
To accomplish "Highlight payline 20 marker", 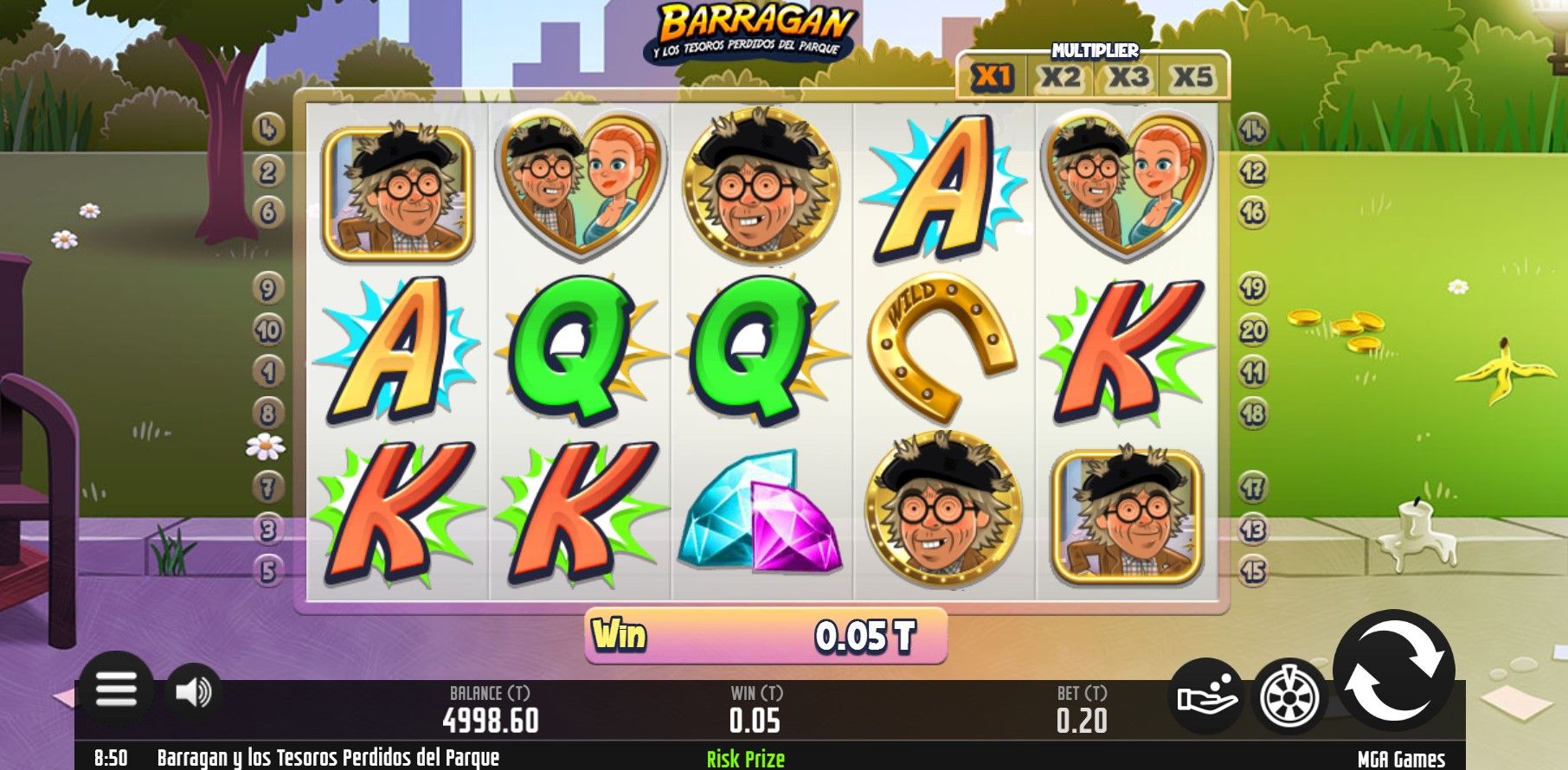I will click(x=1253, y=330).
